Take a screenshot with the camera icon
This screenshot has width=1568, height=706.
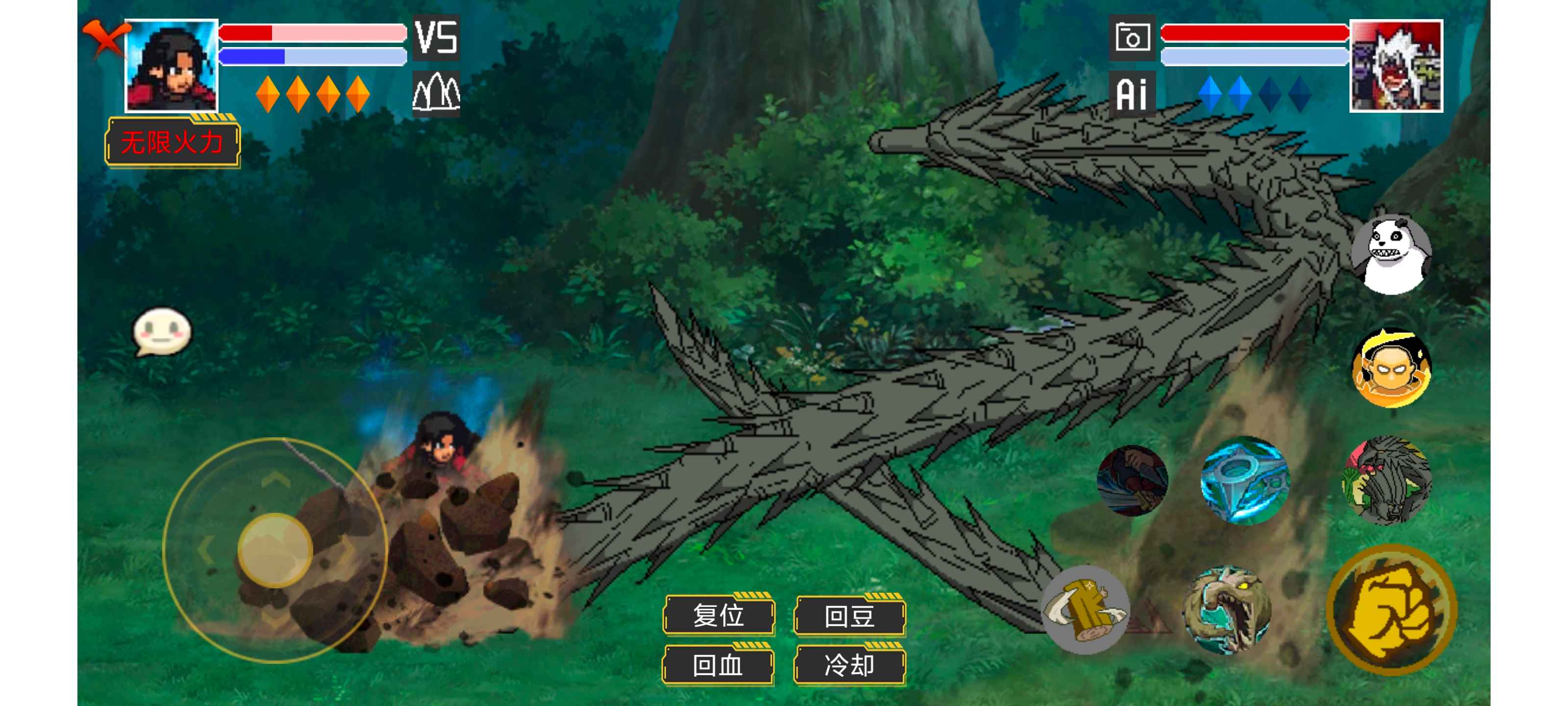coord(1131,38)
